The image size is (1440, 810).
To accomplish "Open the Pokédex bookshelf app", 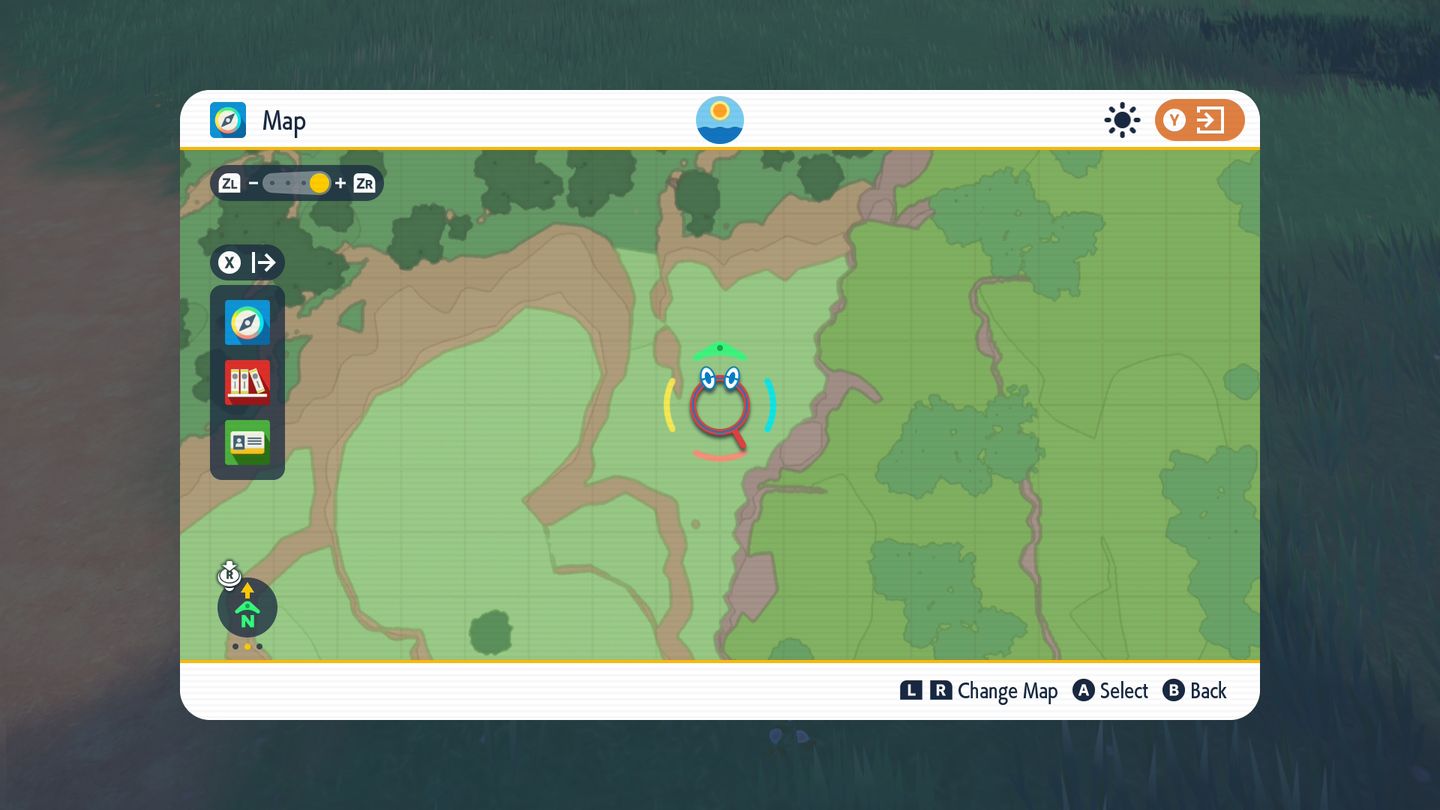I will pos(247,382).
